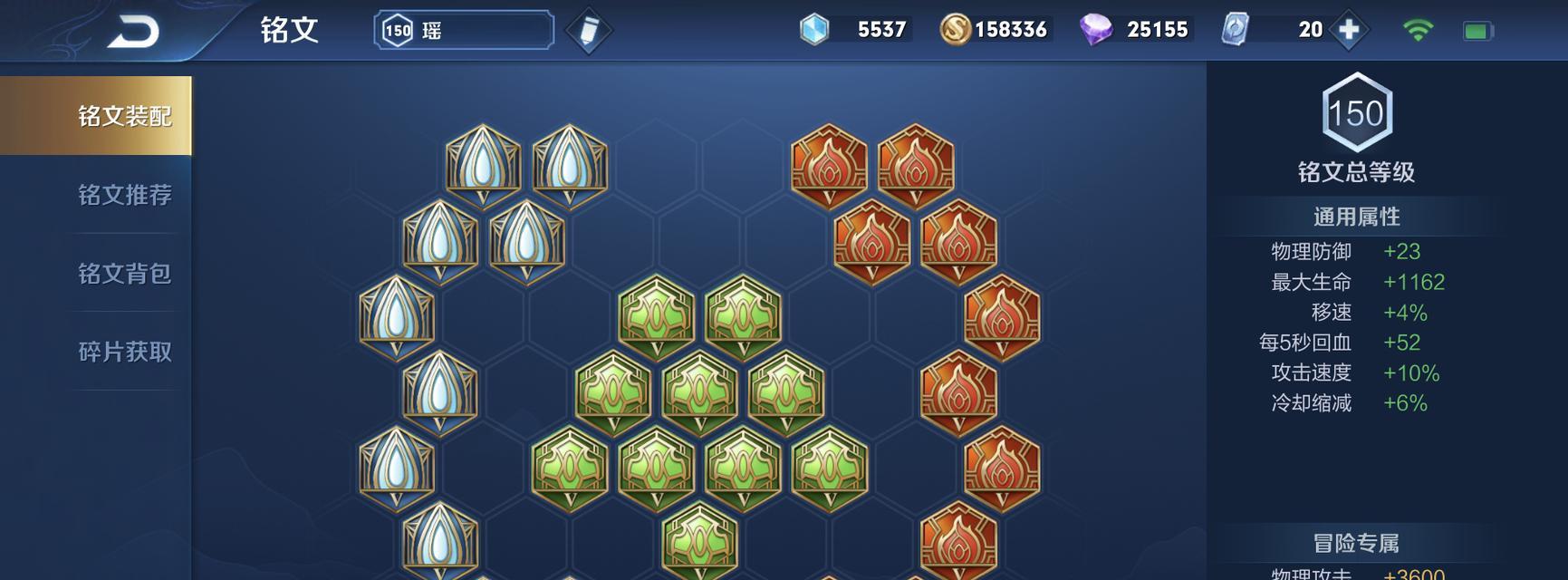Image resolution: width=1568 pixels, height=580 pixels.
Task: Tap the purple gem currency icon
Action: [x=1096, y=30]
